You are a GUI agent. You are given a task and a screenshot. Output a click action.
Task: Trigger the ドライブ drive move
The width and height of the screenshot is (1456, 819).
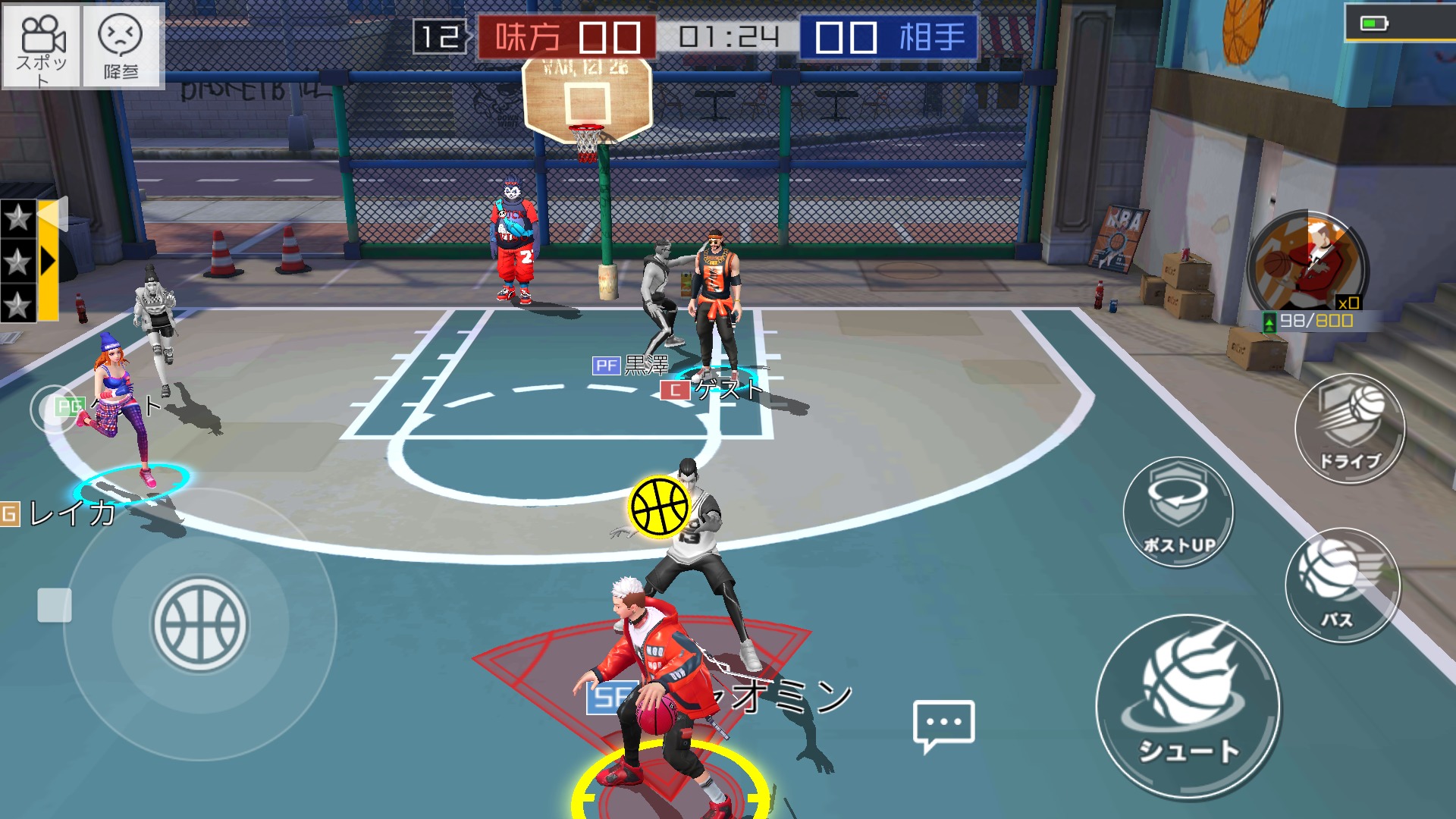point(1350,429)
